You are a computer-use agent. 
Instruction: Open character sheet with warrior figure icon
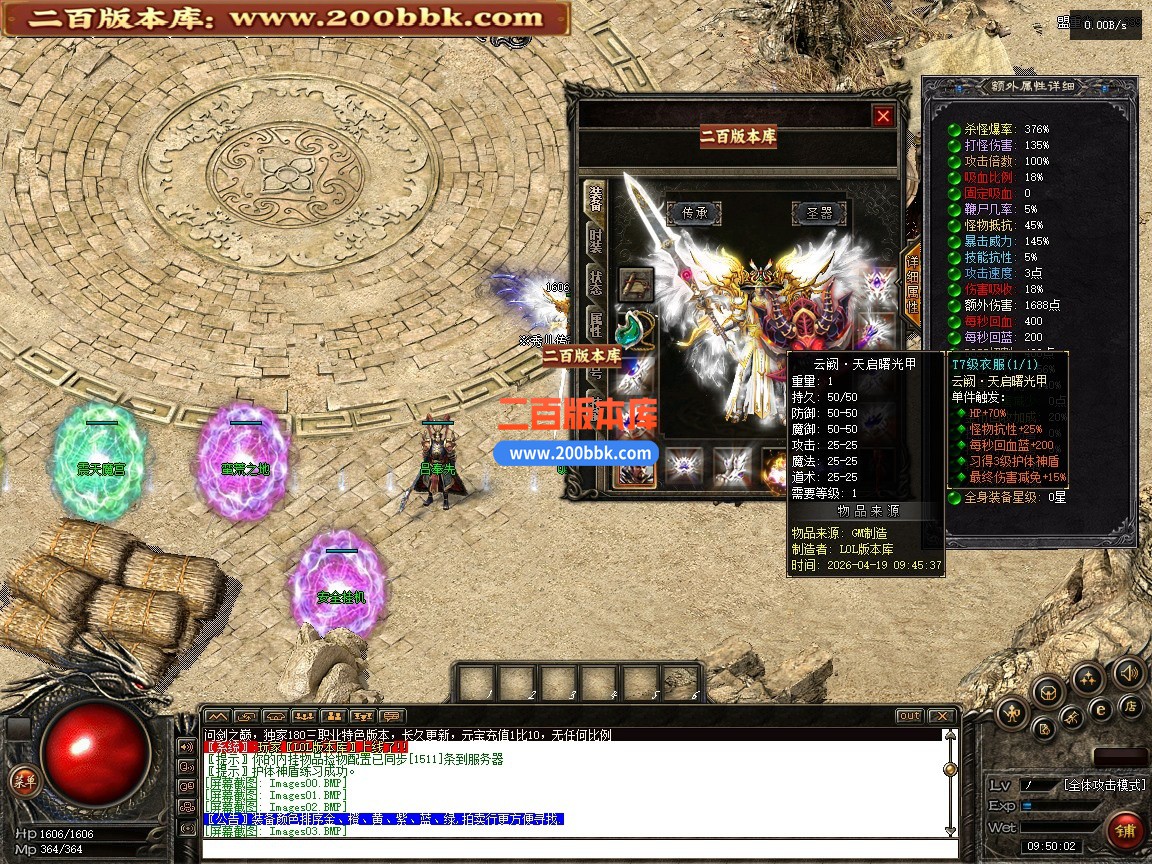pos(1014,712)
